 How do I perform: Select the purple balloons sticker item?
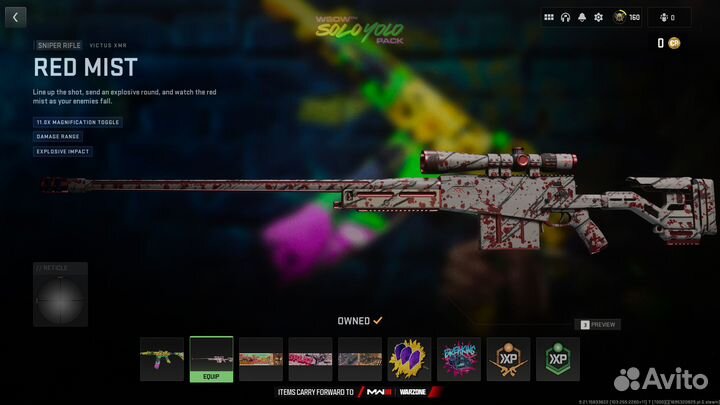(409, 358)
